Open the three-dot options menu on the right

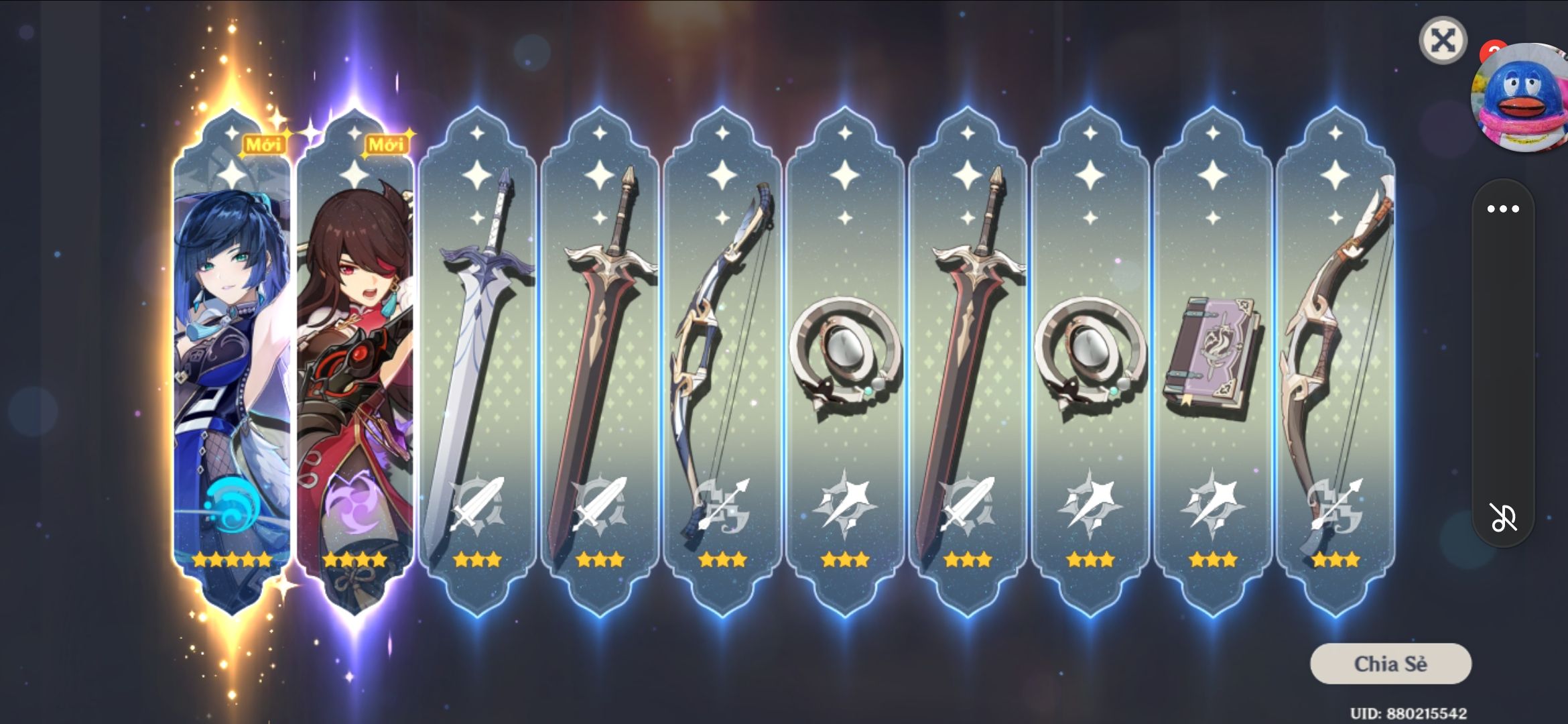(1503, 208)
